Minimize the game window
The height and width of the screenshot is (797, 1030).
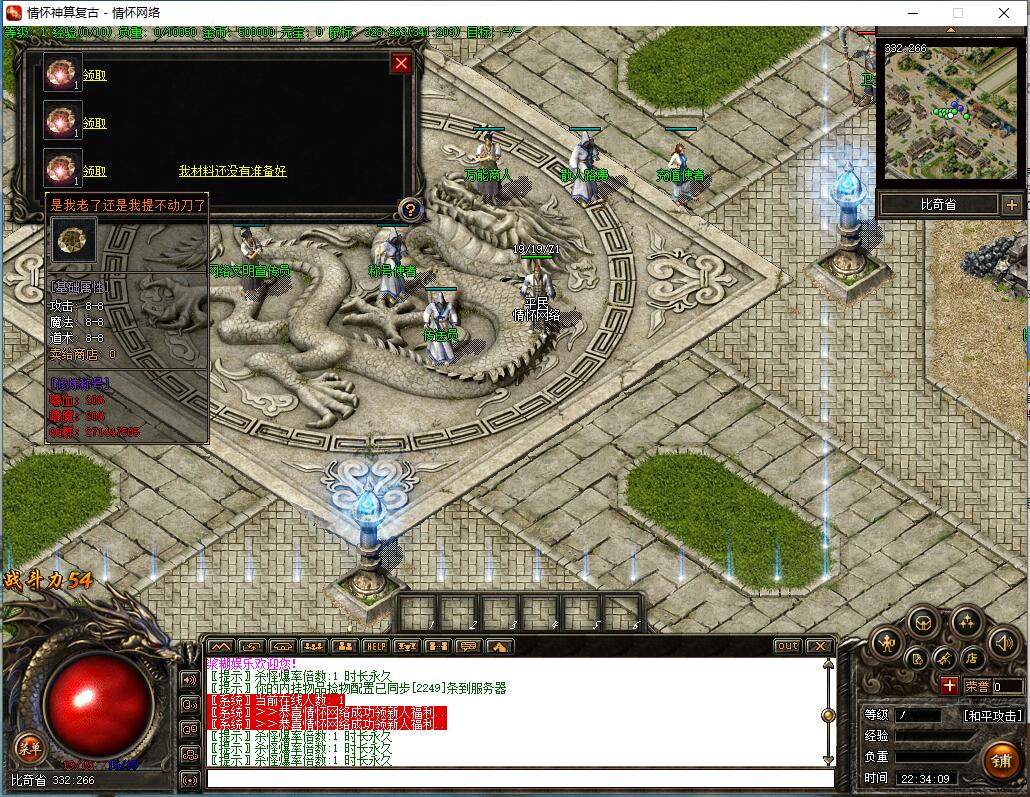[x=912, y=13]
